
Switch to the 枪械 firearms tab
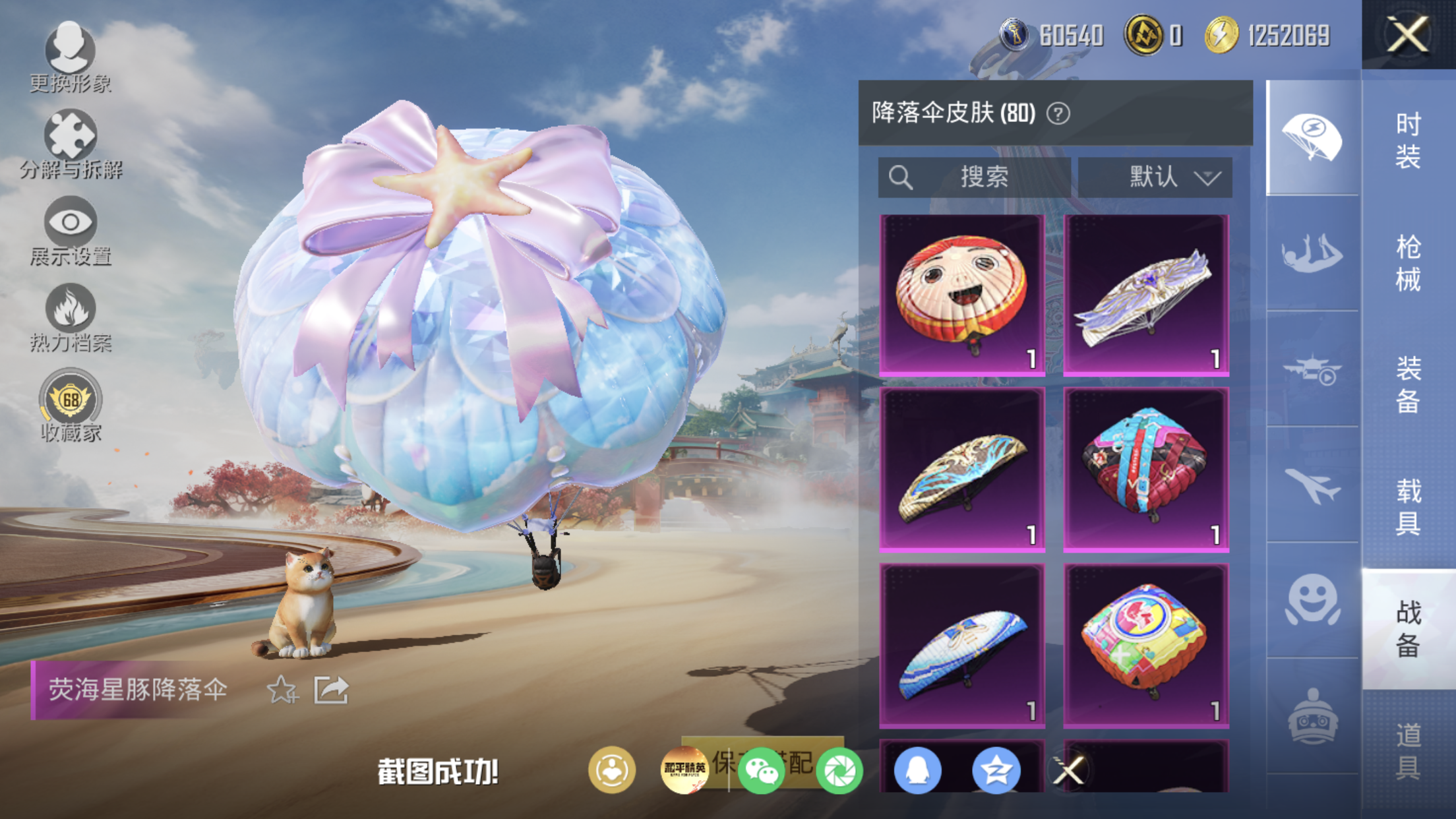tap(1408, 263)
